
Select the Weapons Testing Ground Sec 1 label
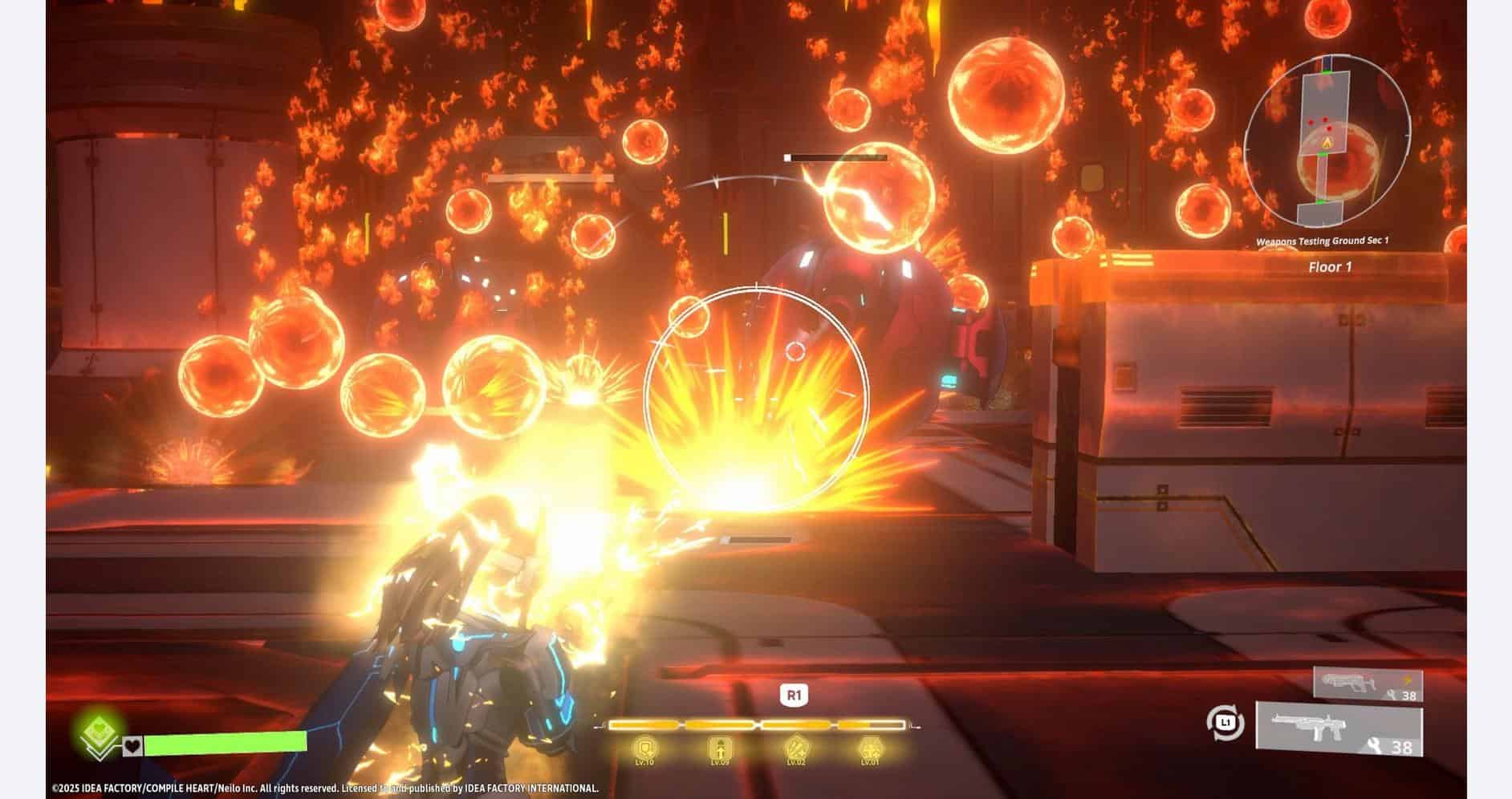pos(1324,240)
